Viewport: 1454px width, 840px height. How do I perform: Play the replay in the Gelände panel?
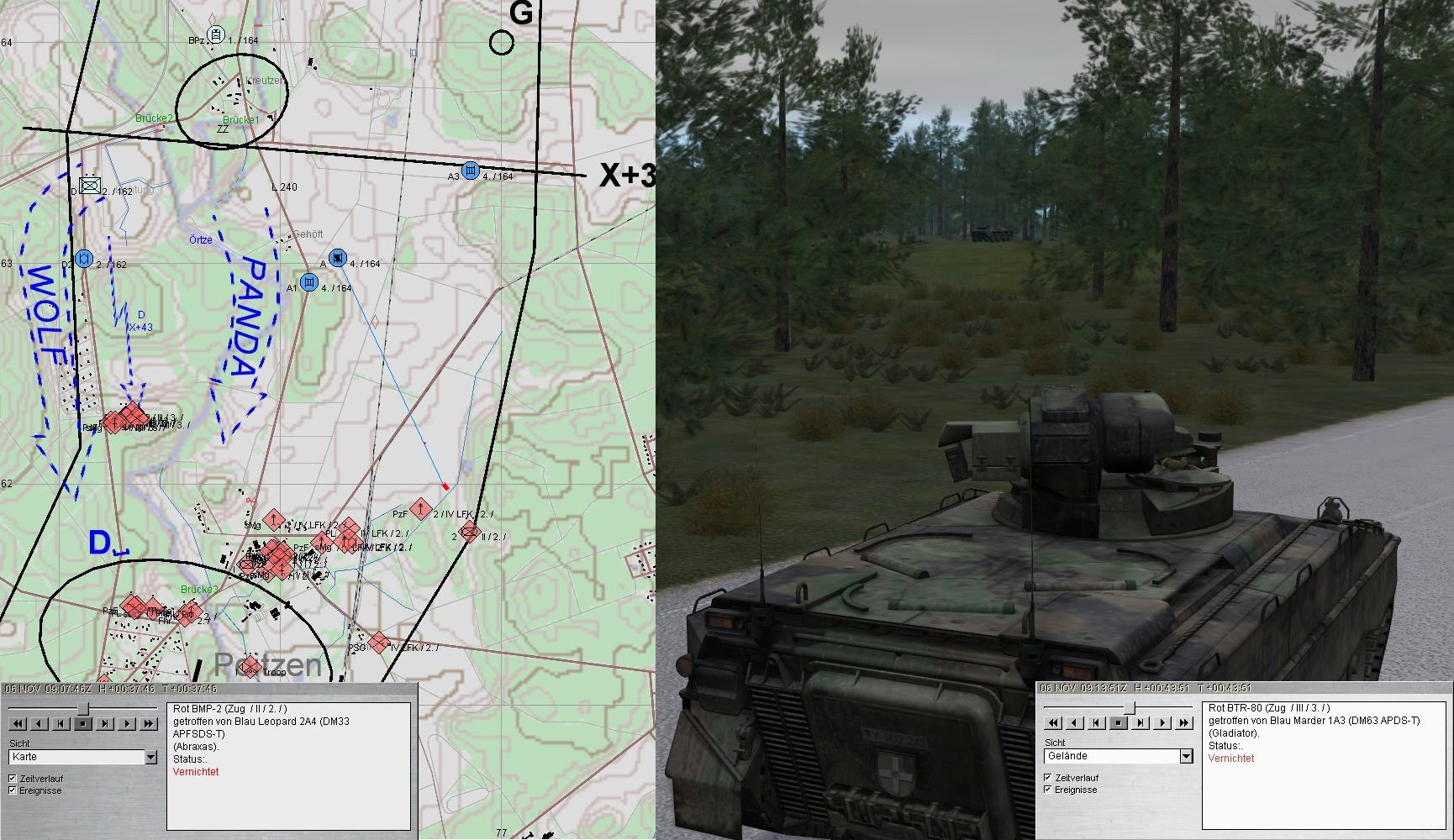tap(1162, 722)
